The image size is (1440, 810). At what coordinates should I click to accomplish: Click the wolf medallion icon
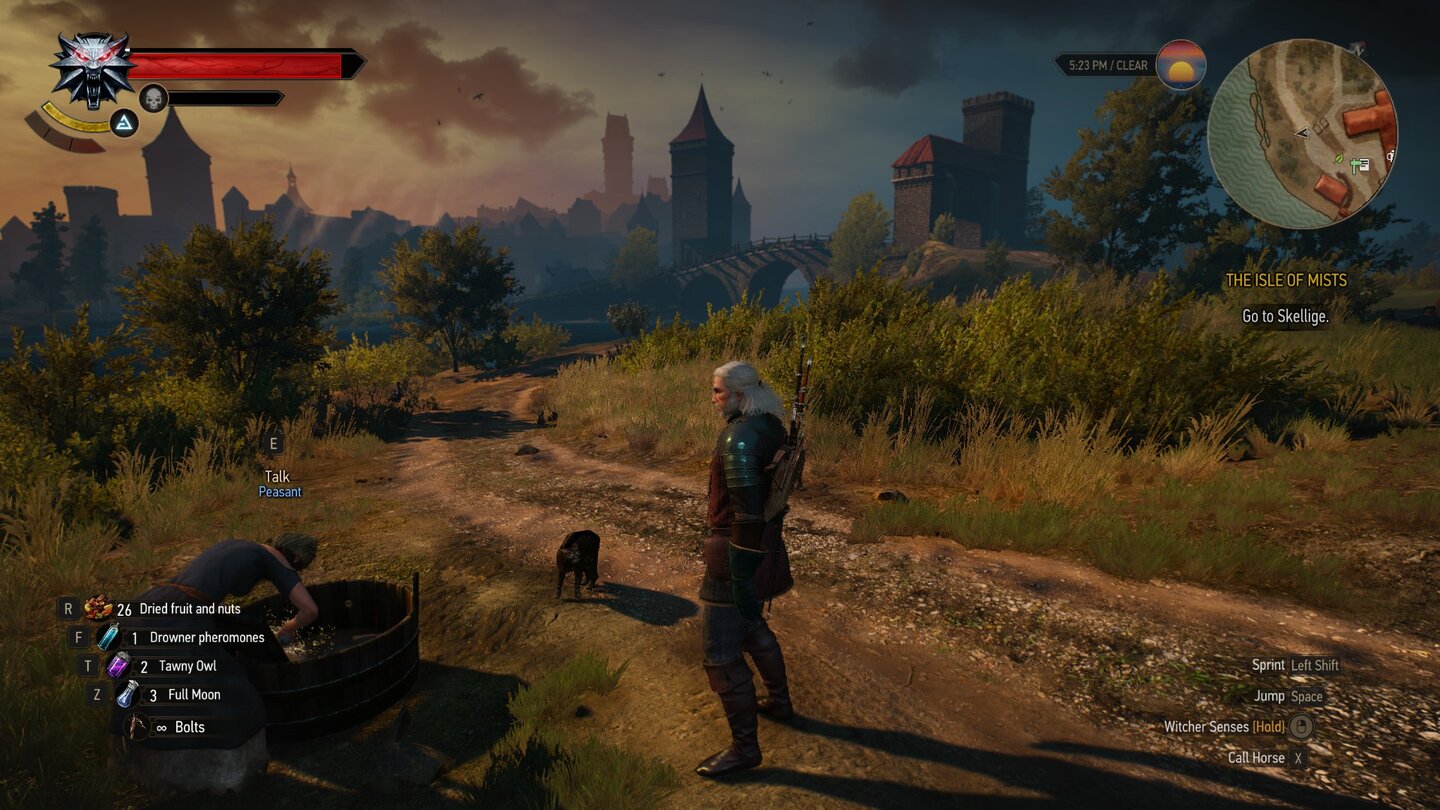coord(92,69)
